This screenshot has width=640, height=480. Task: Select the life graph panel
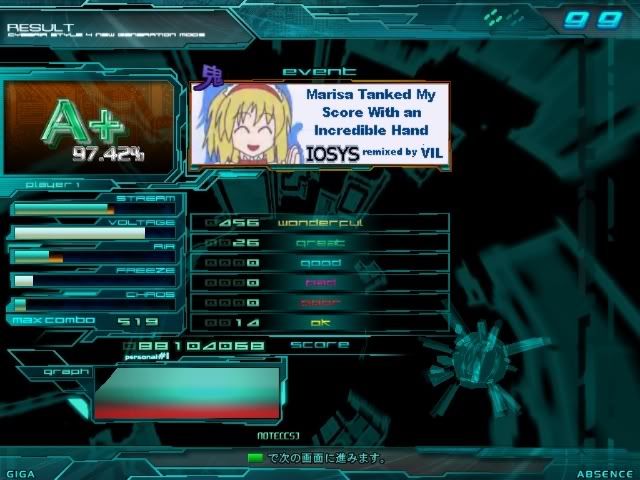coord(186,393)
